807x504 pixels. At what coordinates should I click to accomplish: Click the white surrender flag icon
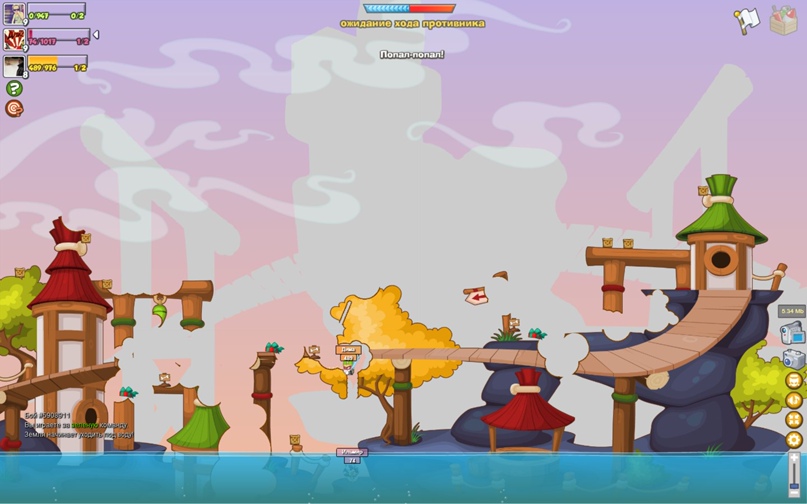746,20
